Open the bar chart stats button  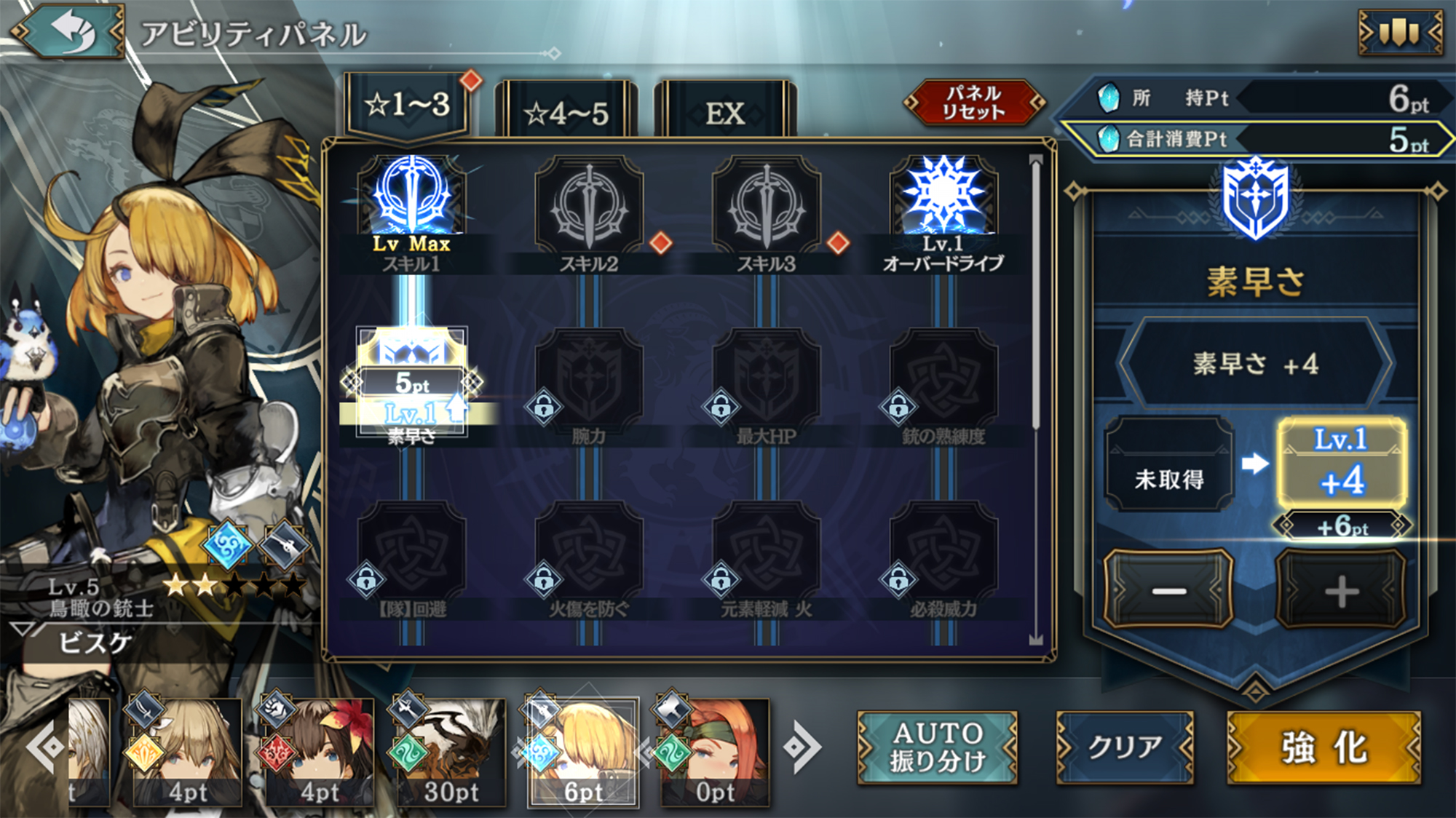pos(1400,32)
